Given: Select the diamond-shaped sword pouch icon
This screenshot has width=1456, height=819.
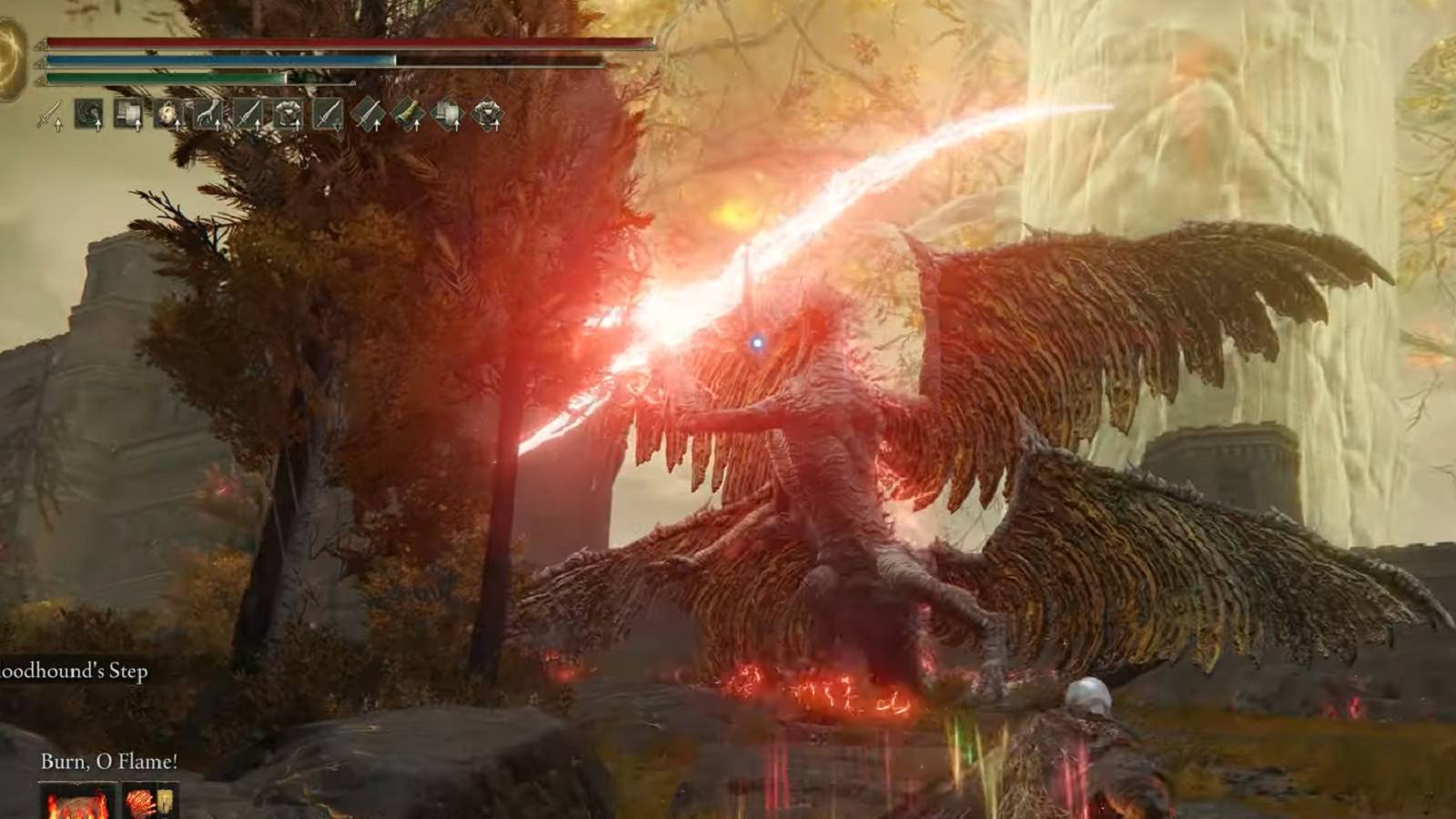Looking at the screenshot, I should point(369,113).
